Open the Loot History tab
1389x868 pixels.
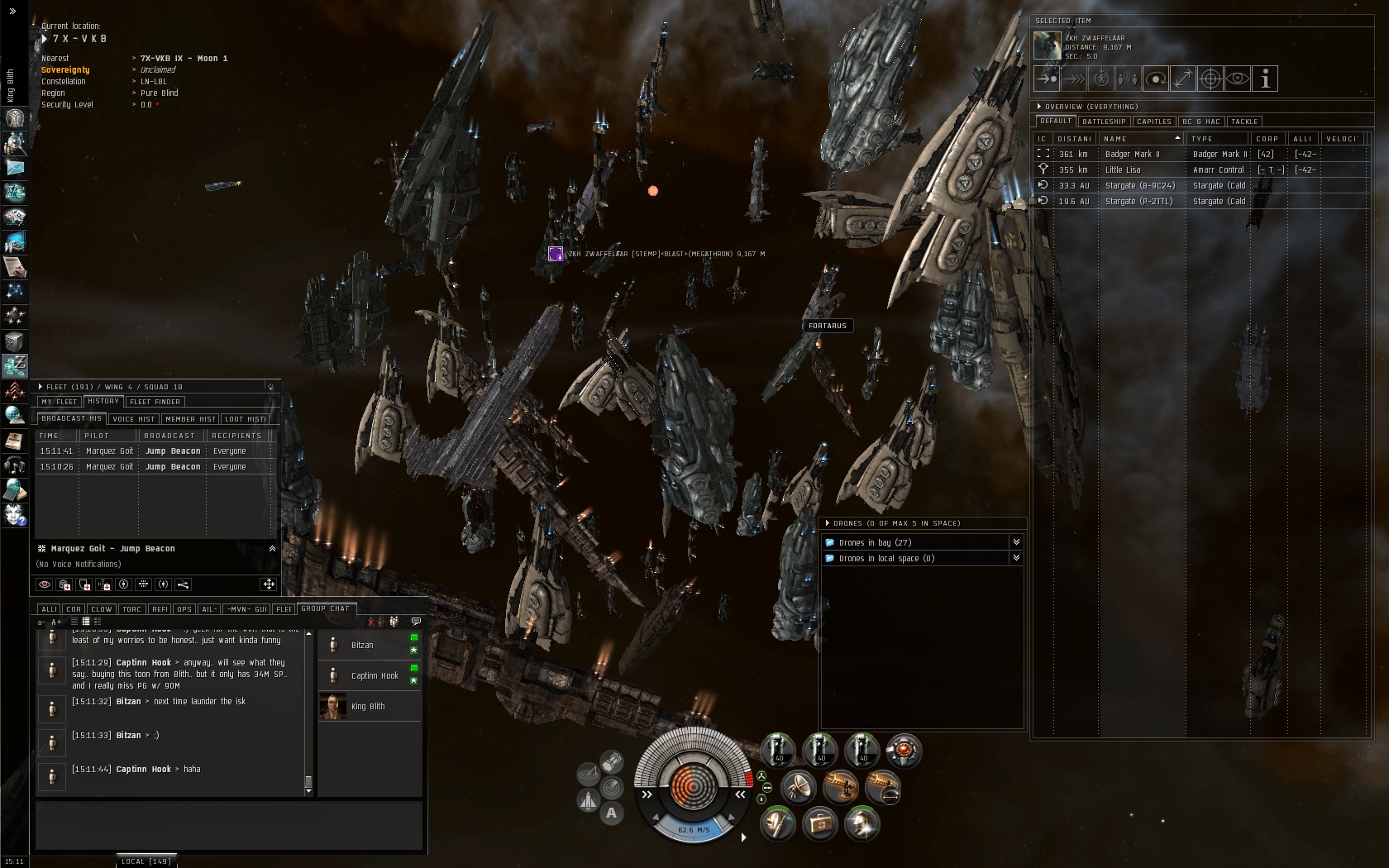[x=246, y=419]
